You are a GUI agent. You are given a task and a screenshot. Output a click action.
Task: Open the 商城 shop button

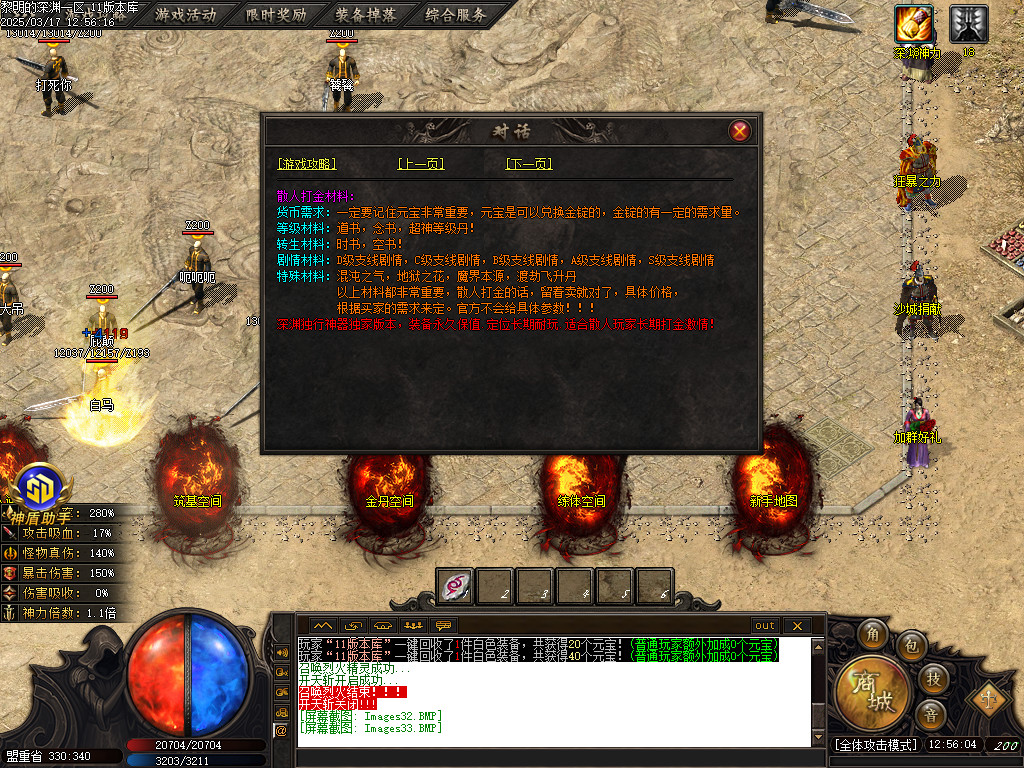(873, 692)
